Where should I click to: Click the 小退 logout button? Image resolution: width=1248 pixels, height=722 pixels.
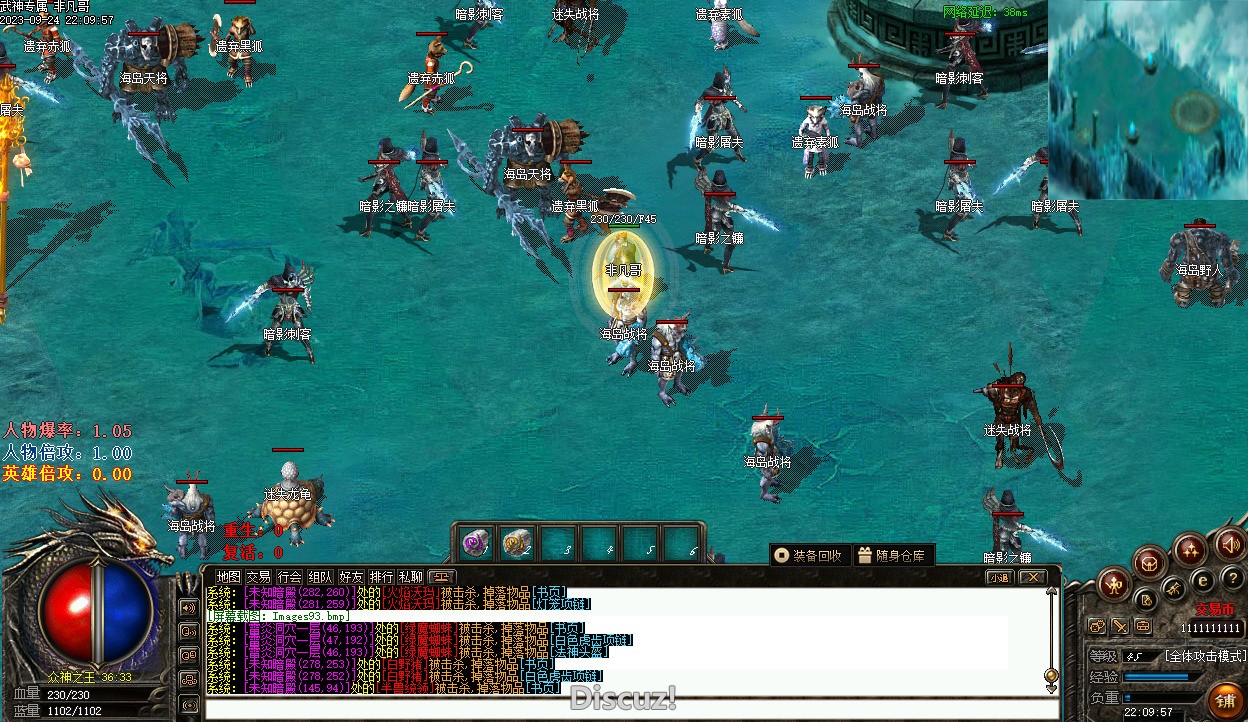[999, 577]
